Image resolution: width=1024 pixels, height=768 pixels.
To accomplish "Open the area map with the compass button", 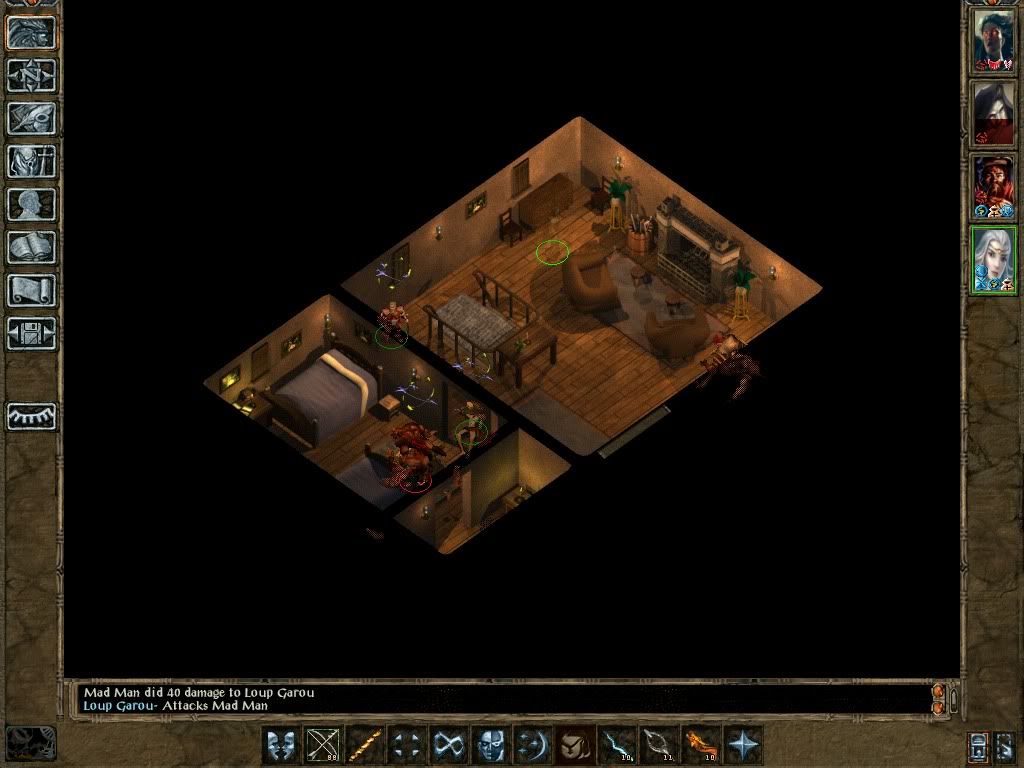I will coord(31,75).
